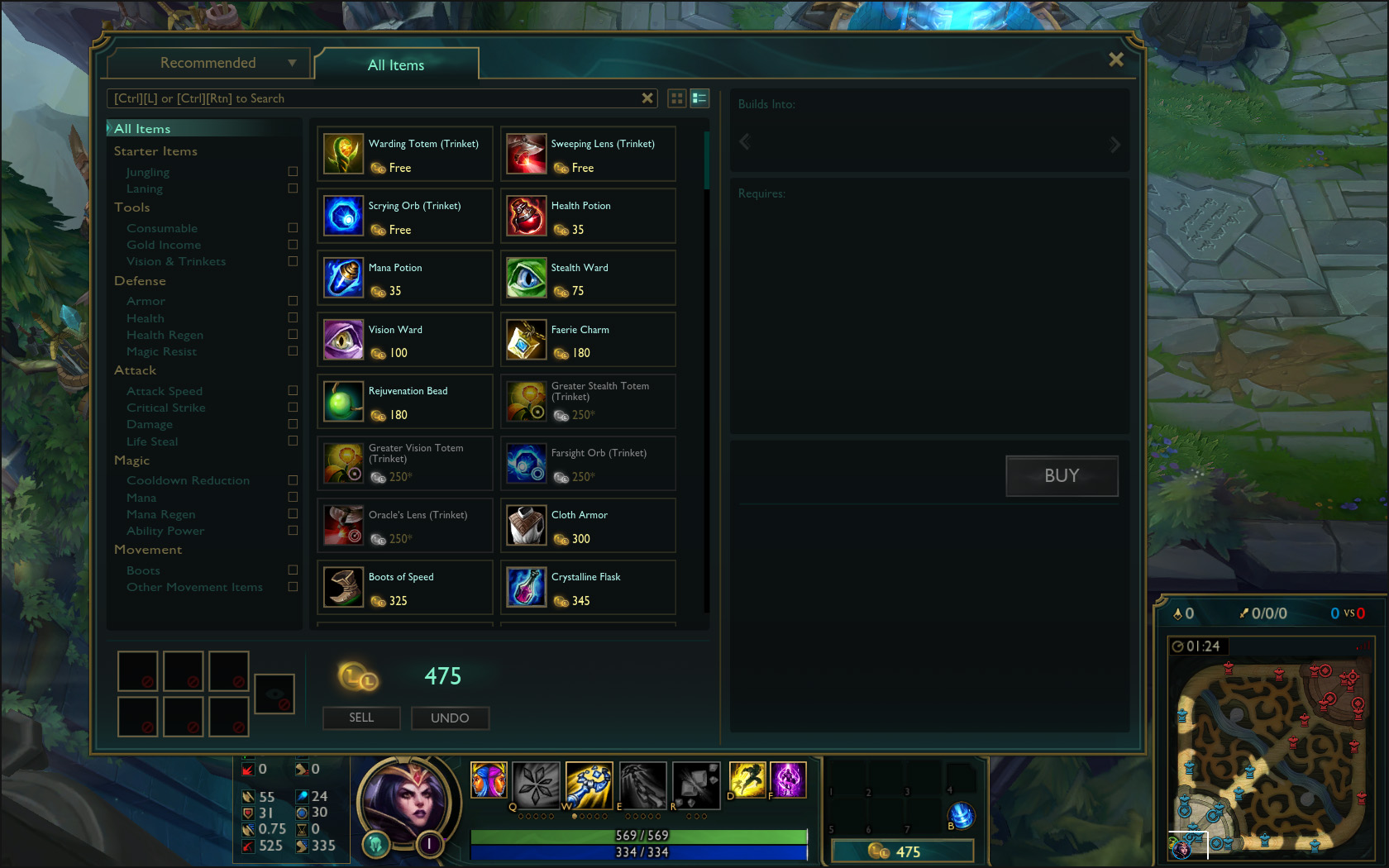Open the Recommended dropdown
This screenshot has width=1389, height=868.
tap(207, 62)
